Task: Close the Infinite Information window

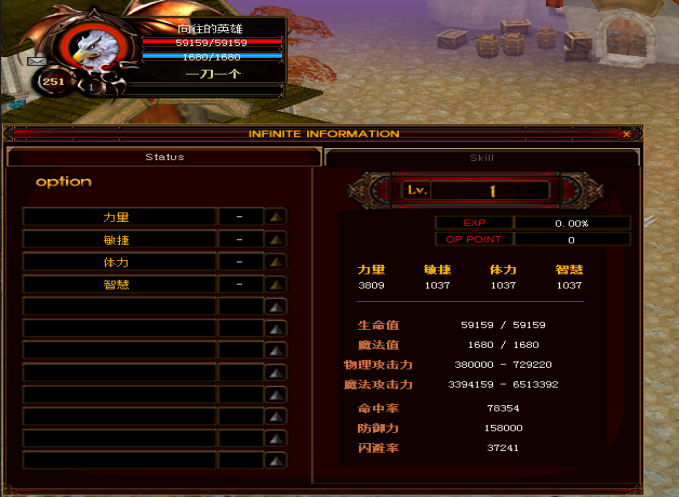Action: (626, 134)
